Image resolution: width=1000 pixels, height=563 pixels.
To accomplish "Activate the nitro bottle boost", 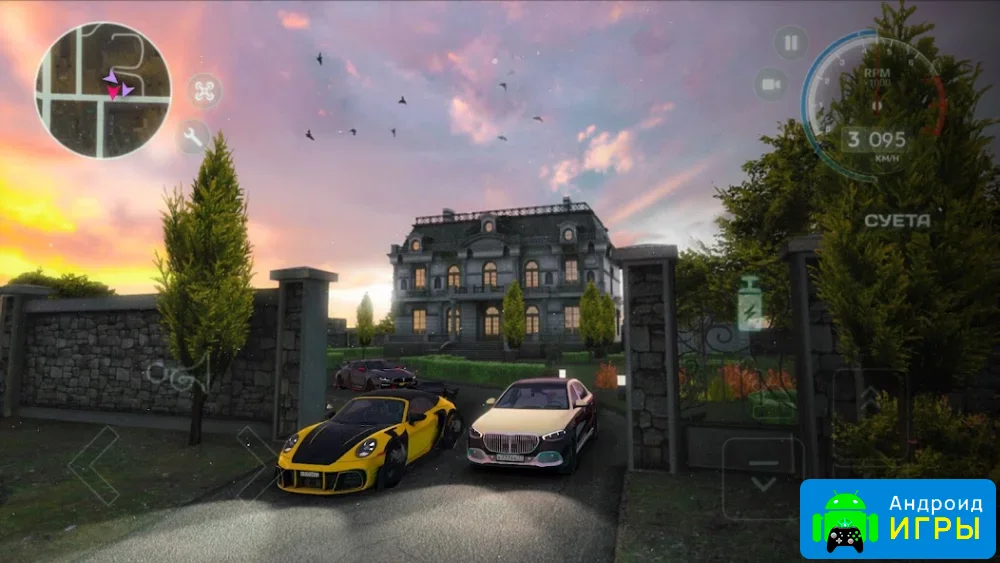I will [x=749, y=305].
